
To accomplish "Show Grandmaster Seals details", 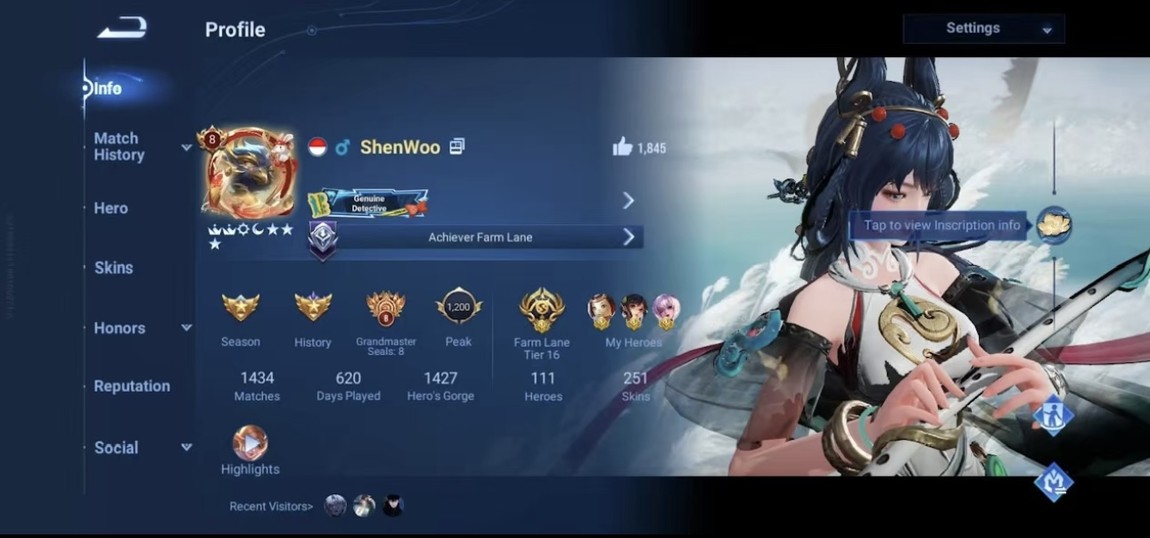I will pos(385,307).
